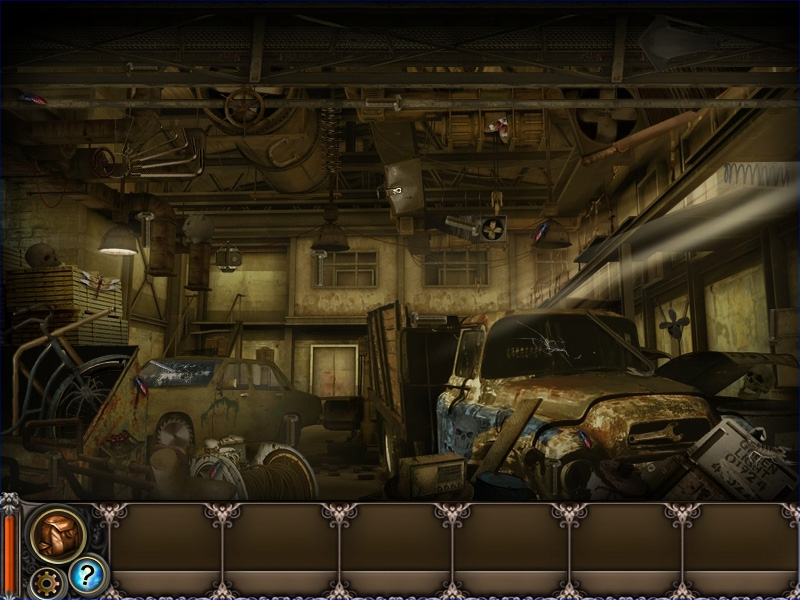This screenshot has width=800, height=600.
Task: Open the leather backpack icon
Action: pos(56,534)
